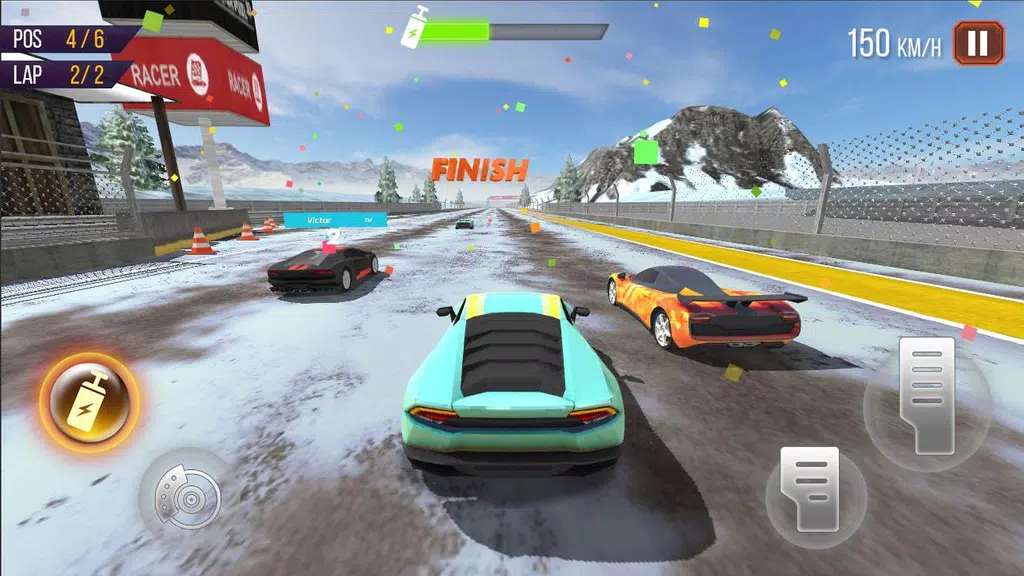This screenshot has width=1024, height=576.
Task: Activate the nitro boost button
Action: 89,402
